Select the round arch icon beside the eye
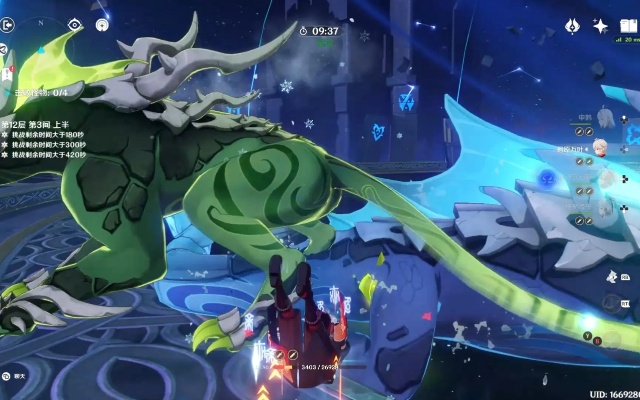This screenshot has width=640, height=400. click(102, 24)
